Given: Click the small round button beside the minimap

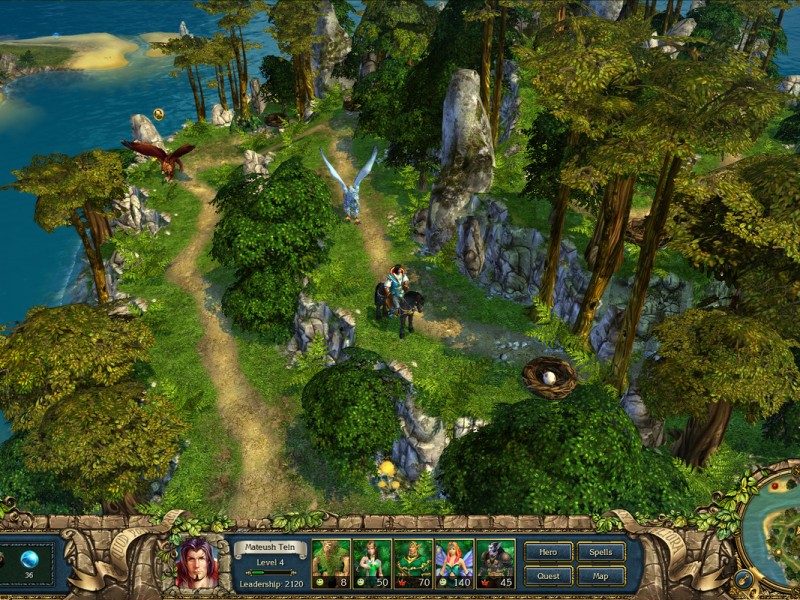Looking at the screenshot, I should pyautogui.click(x=743, y=578).
